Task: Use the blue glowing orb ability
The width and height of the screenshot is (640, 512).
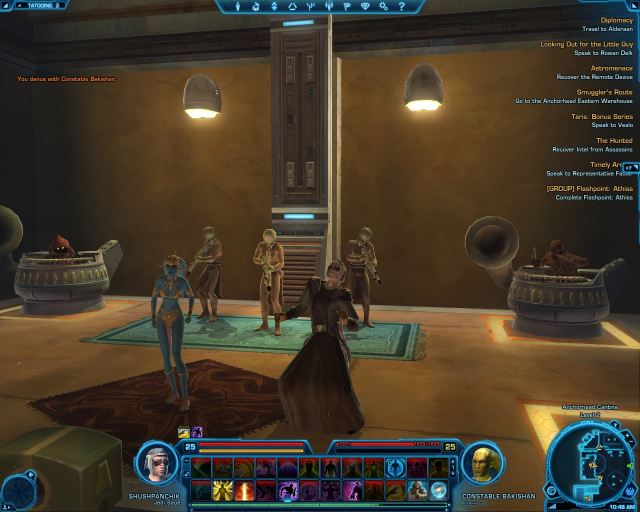Action: (x=438, y=489)
